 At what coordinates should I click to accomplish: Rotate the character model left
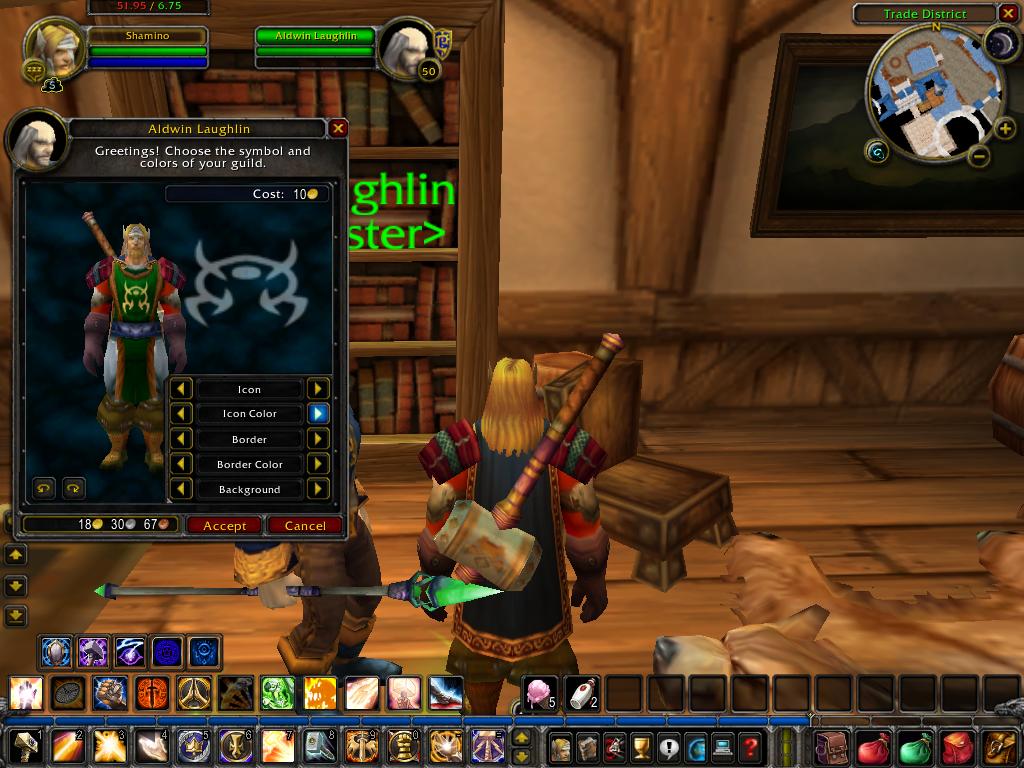(x=44, y=488)
